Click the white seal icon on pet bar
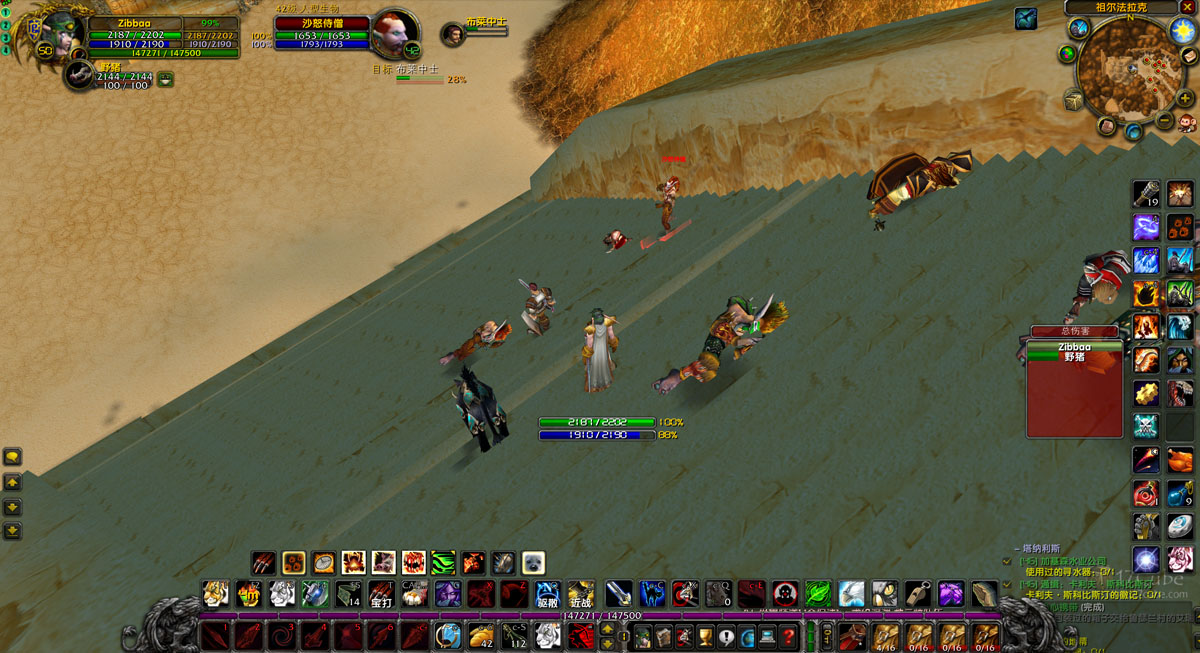Viewport: 1200px width, 653px height. click(x=533, y=563)
